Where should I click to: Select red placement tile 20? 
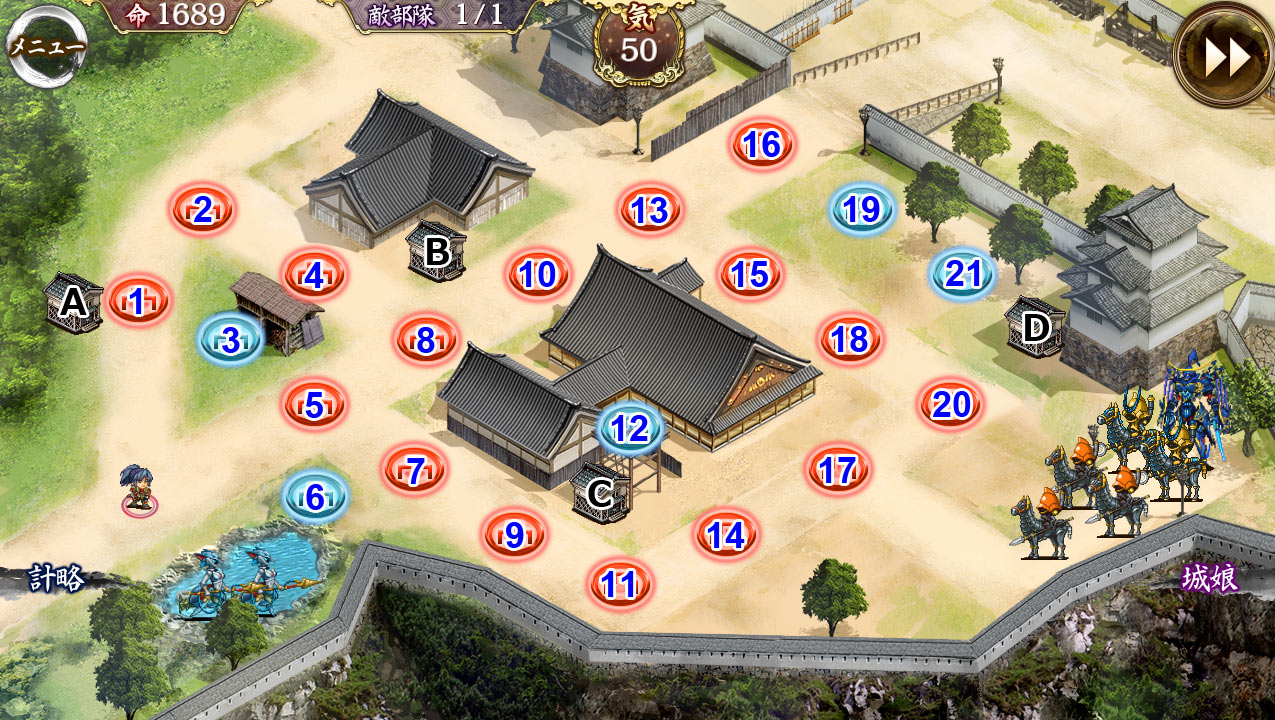[x=951, y=405]
